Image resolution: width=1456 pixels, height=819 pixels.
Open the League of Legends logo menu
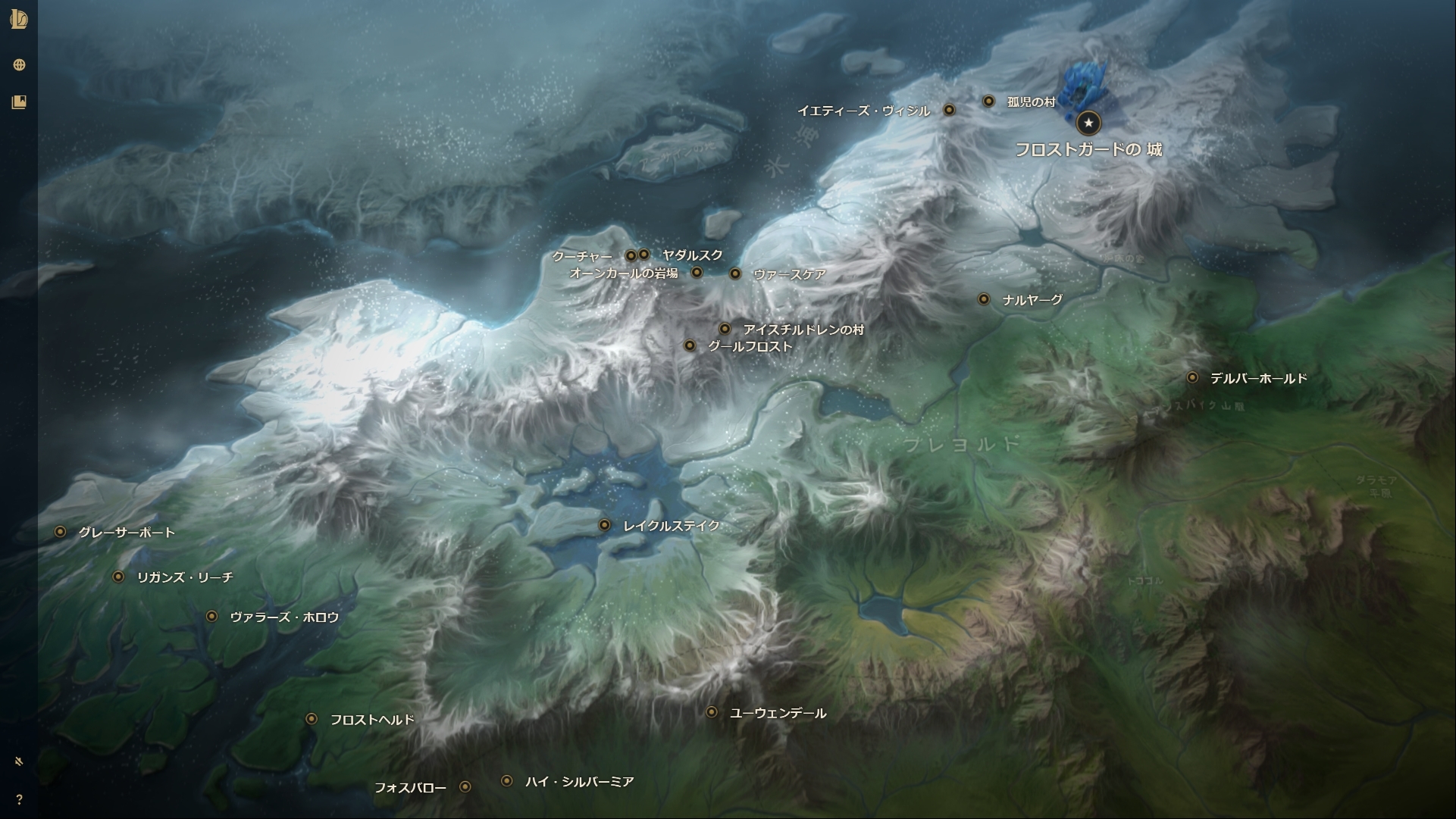pyautogui.click(x=19, y=20)
